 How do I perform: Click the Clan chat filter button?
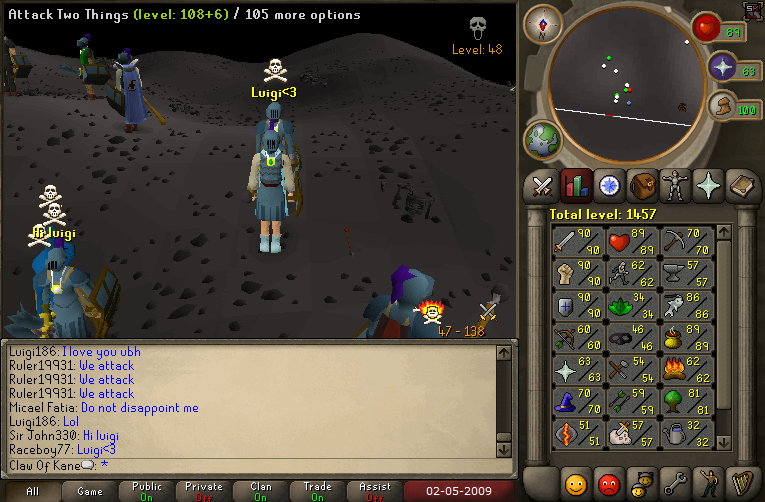[261, 491]
